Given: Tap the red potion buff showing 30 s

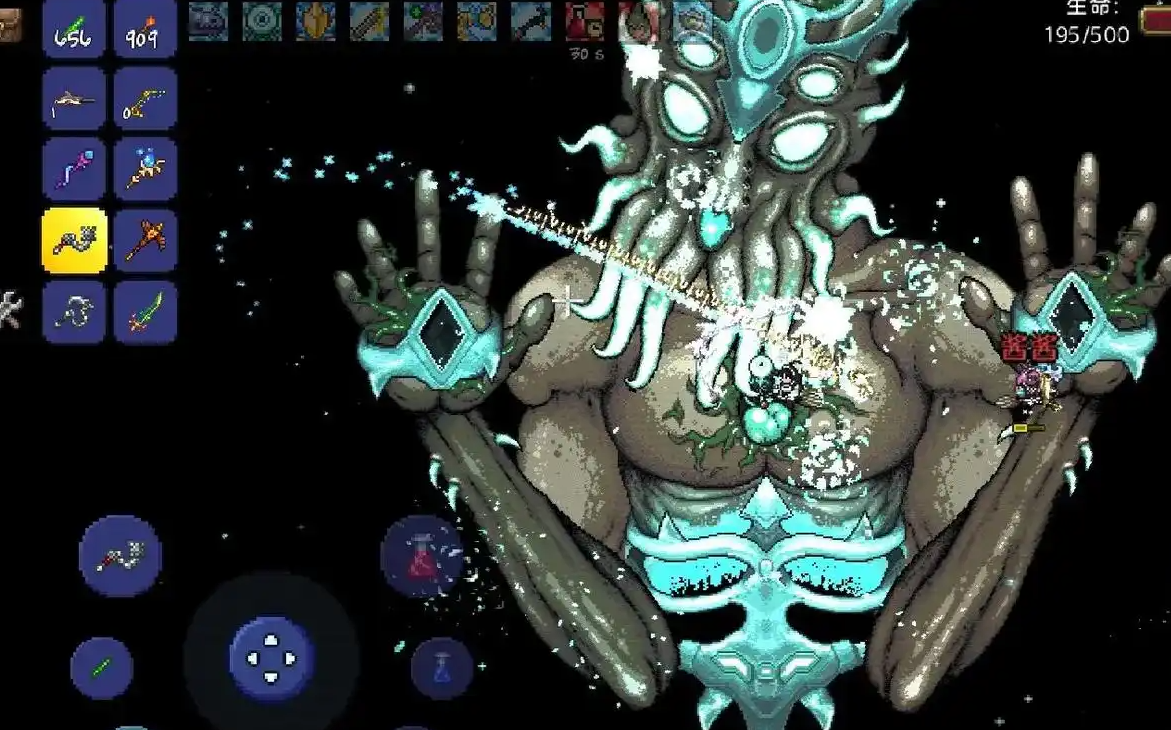Looking at the screenshot, I should pyautogui.click(x=584, y=22).
